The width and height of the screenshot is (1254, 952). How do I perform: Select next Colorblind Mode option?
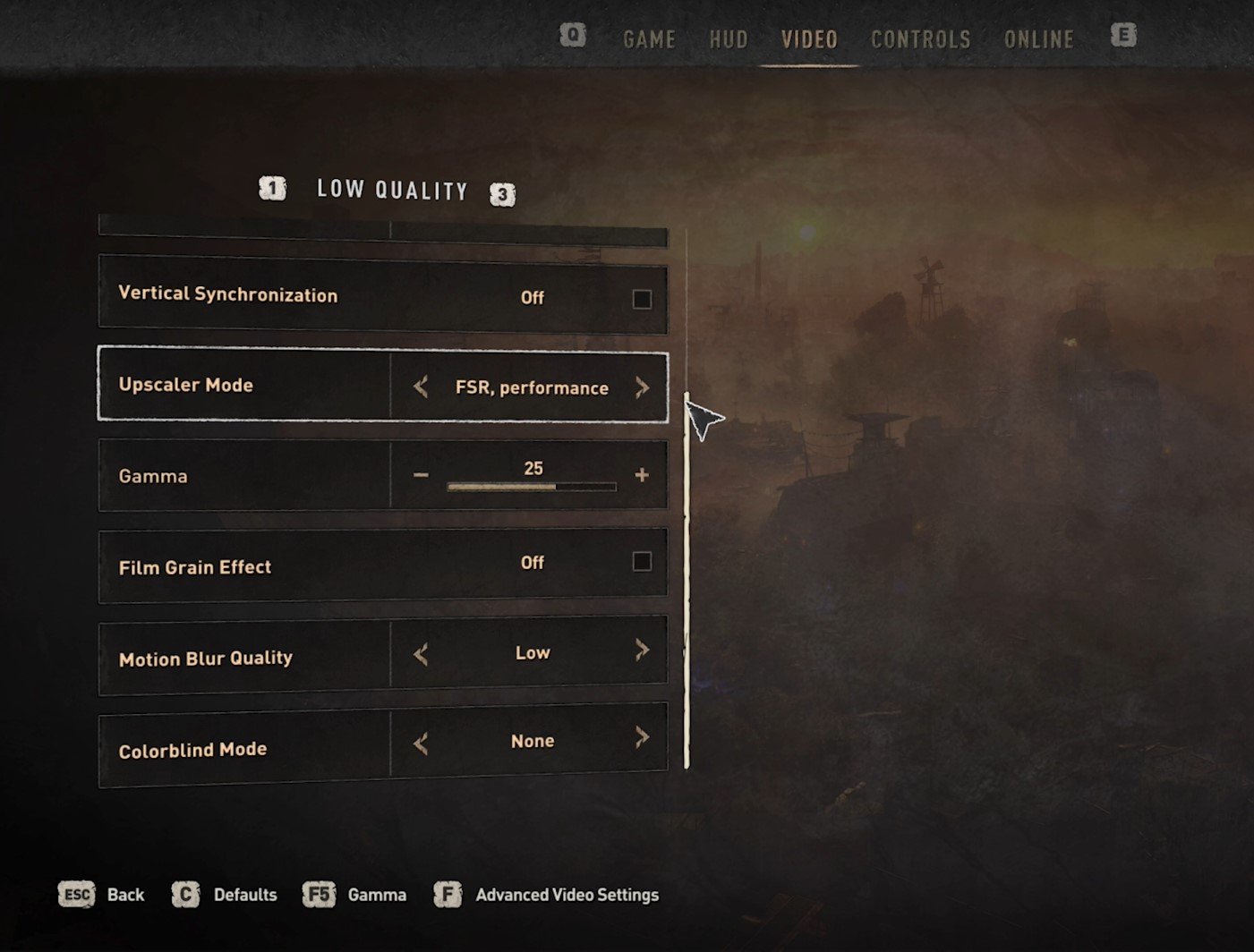coord(642,737)
